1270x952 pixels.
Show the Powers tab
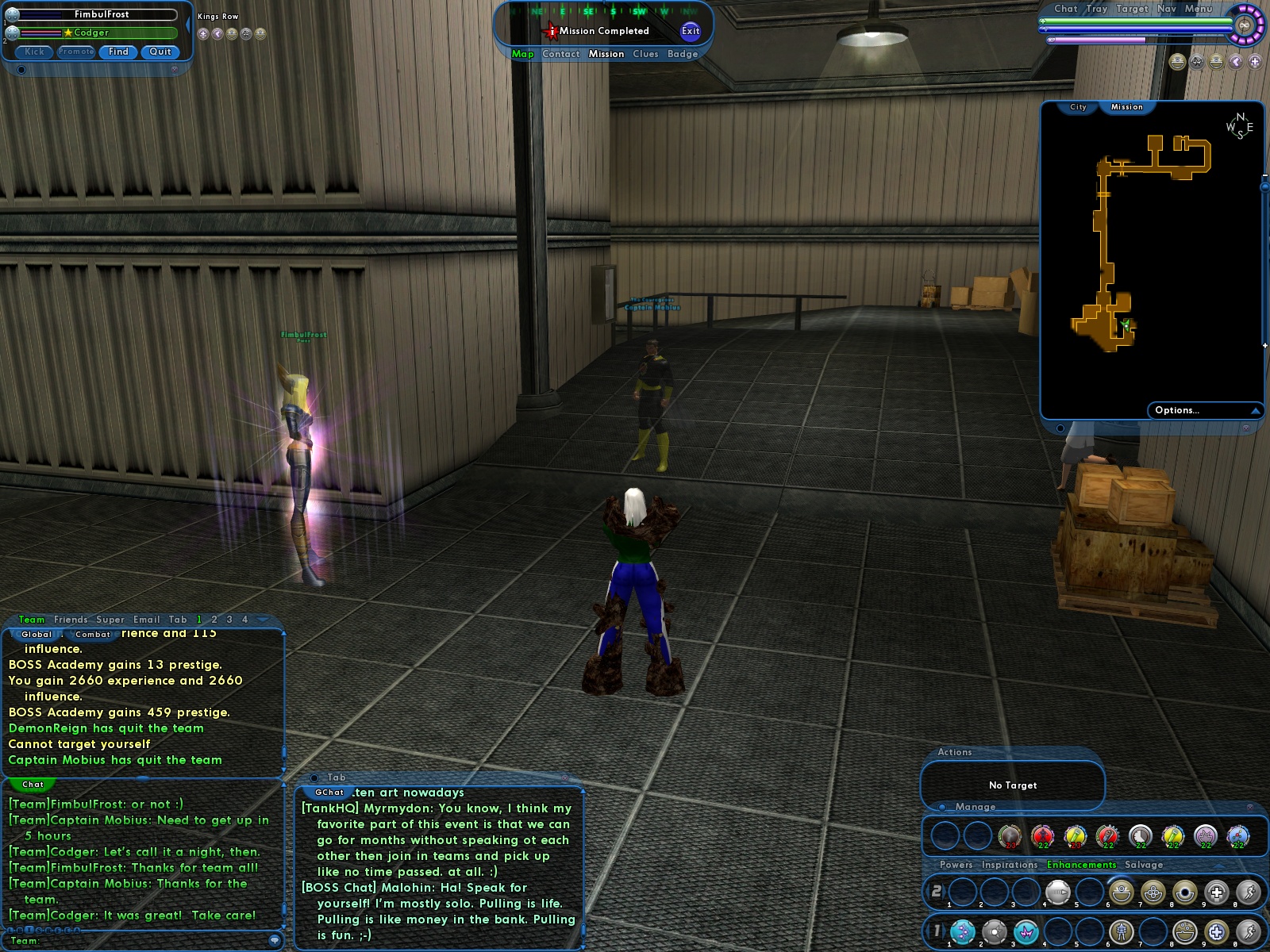click(956, 865)
